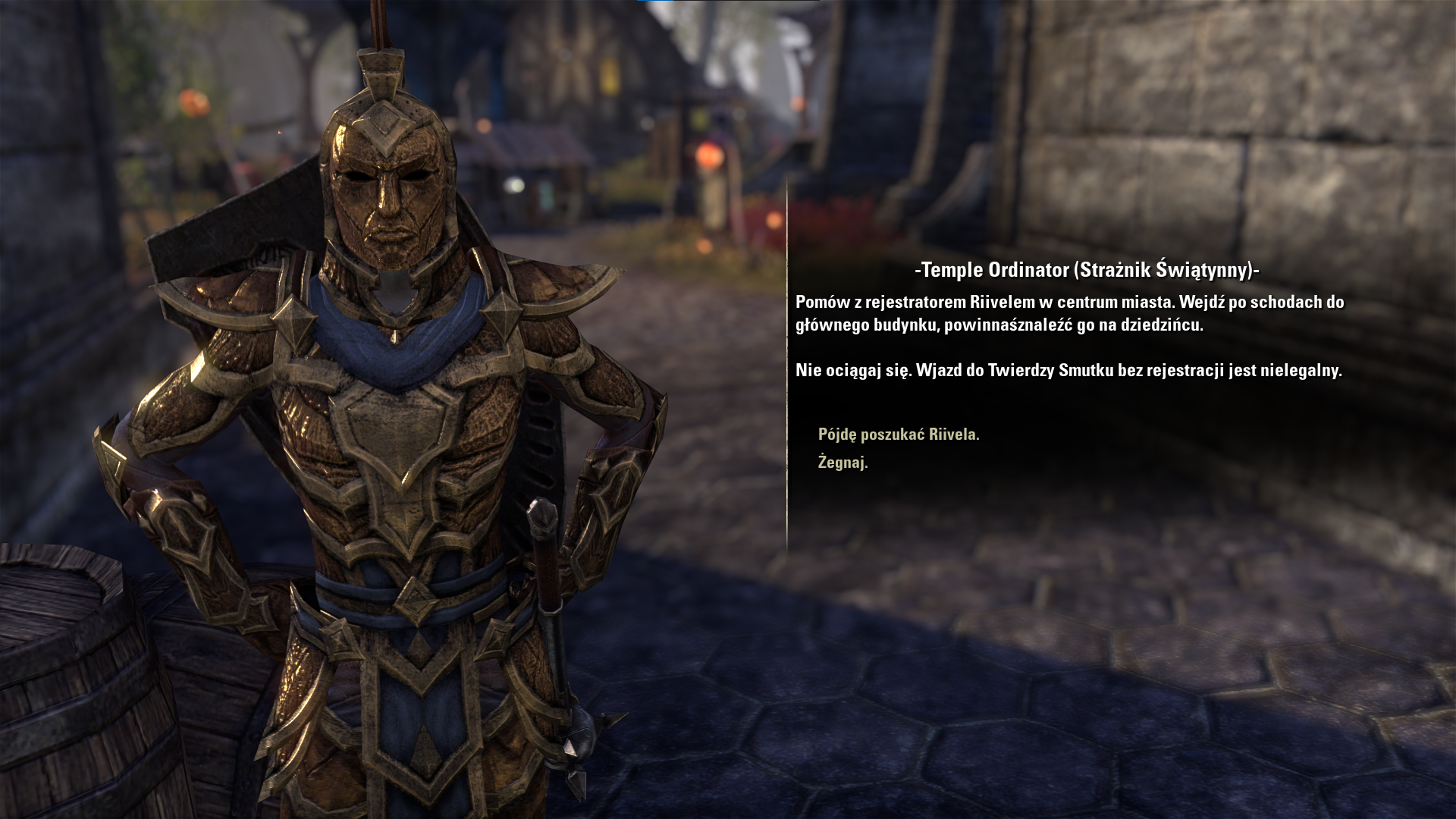
Task: Select the "Żegnaj." farewell option
Action: [843, 463]
